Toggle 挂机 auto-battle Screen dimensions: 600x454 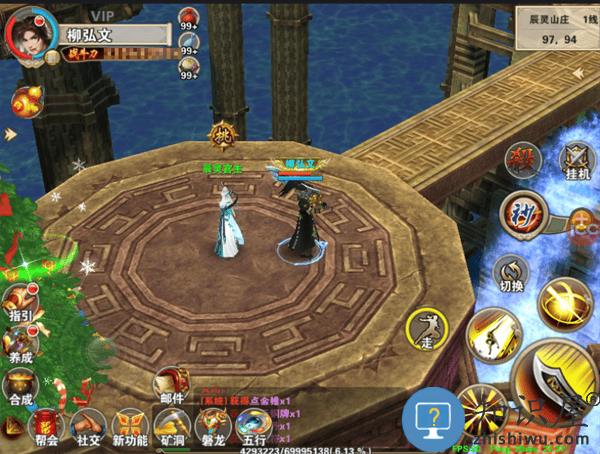576,161
